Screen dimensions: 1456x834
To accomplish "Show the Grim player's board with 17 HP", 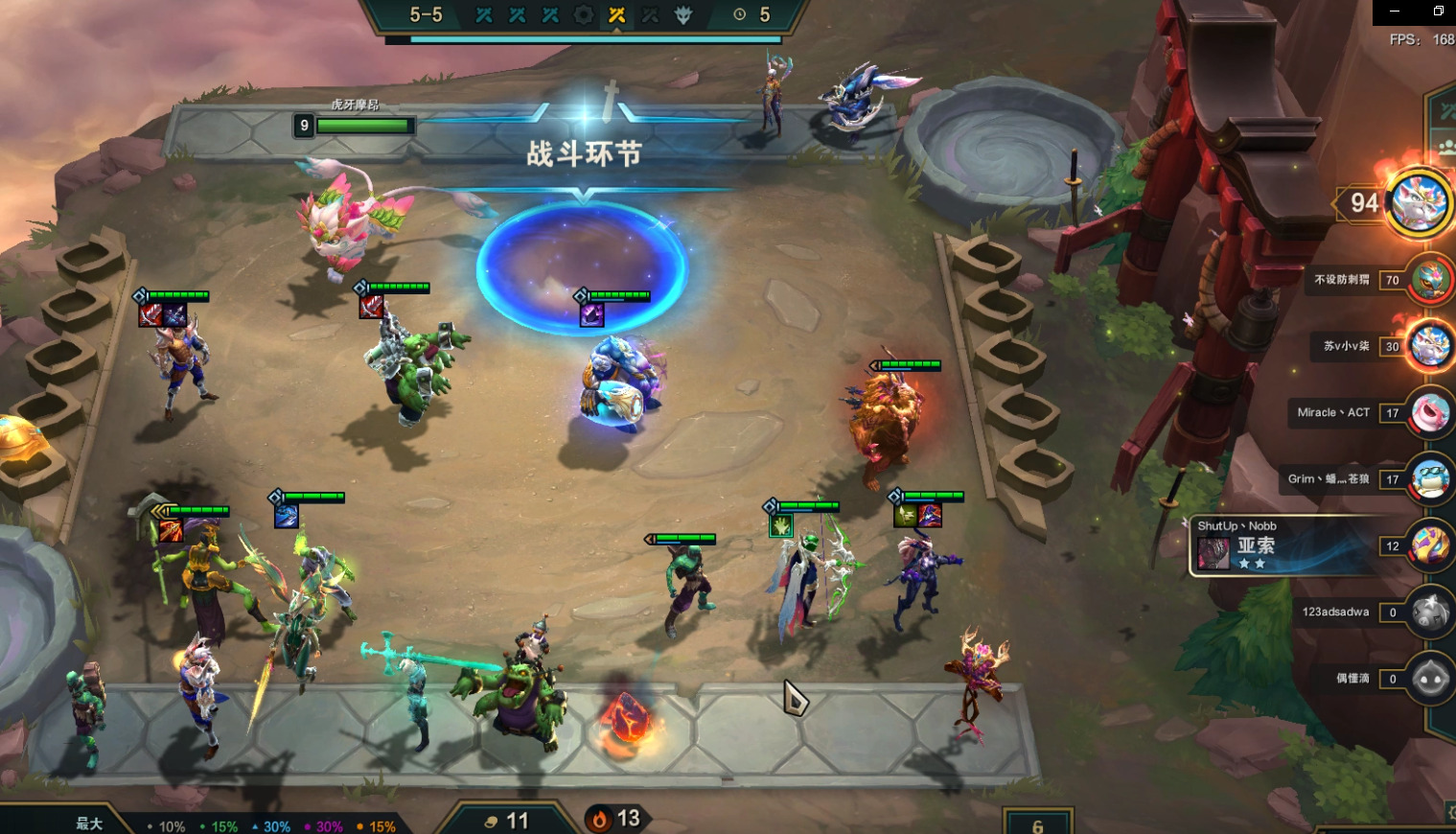I will coord(1430,479).
